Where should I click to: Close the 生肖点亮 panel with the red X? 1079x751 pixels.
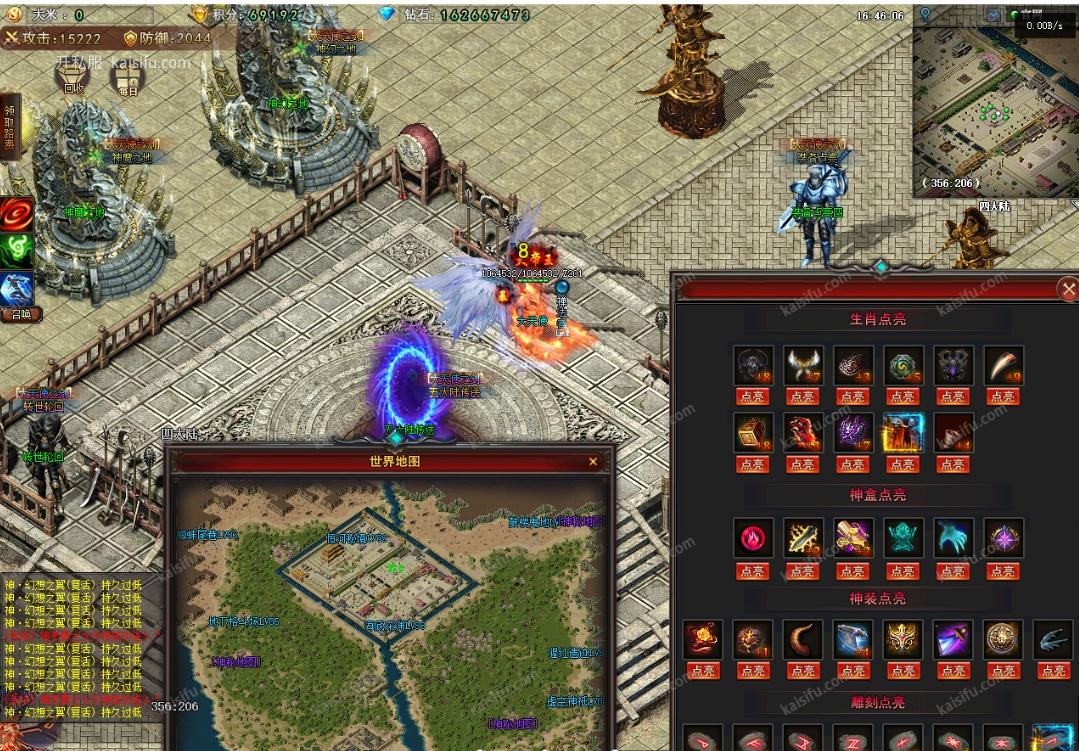1066,290
